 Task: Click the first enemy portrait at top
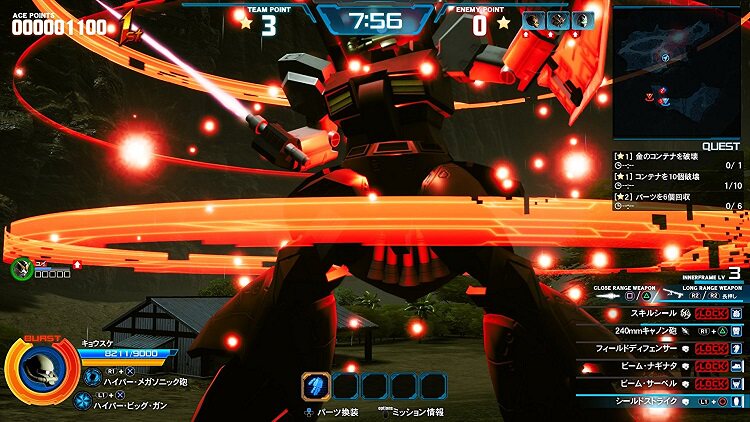(533, 20)
